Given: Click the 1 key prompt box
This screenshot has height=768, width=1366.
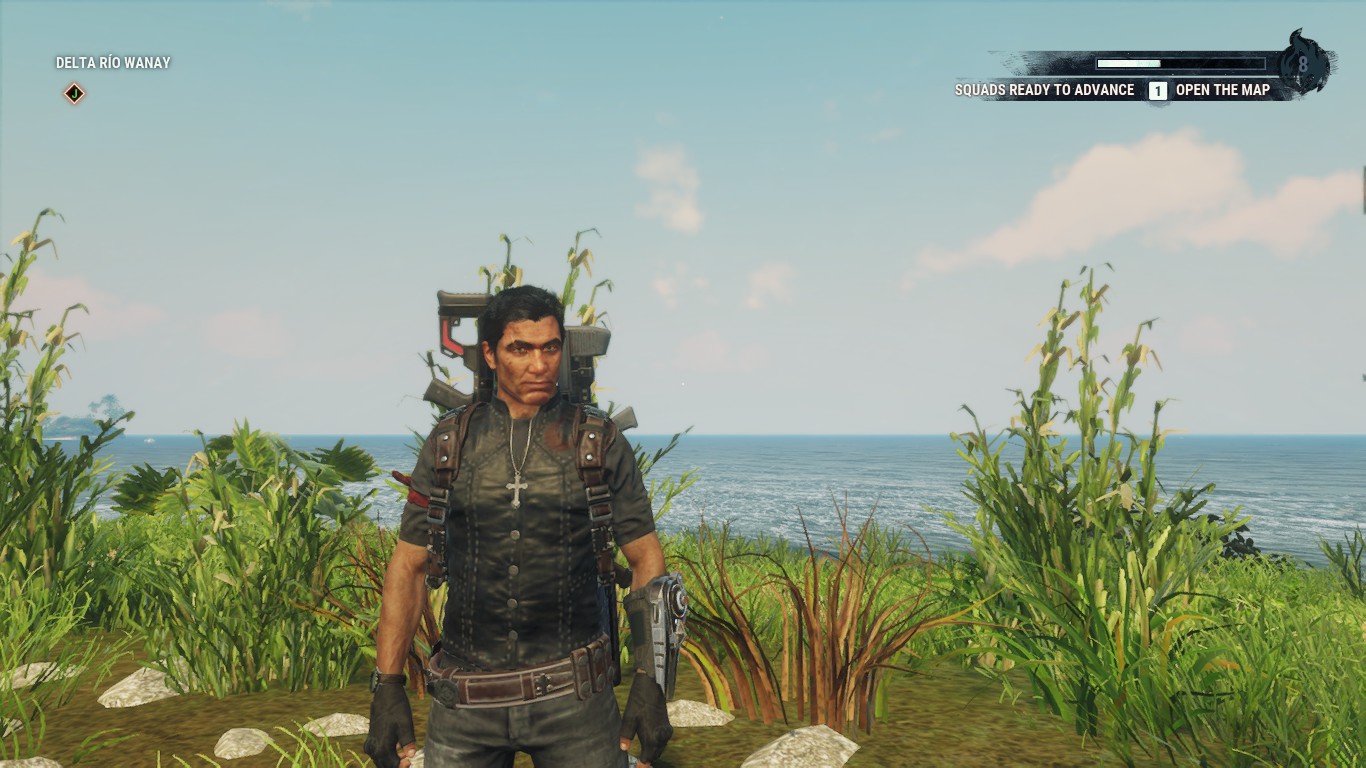Looking at the screenshot, I should (x=1157, y=90).
